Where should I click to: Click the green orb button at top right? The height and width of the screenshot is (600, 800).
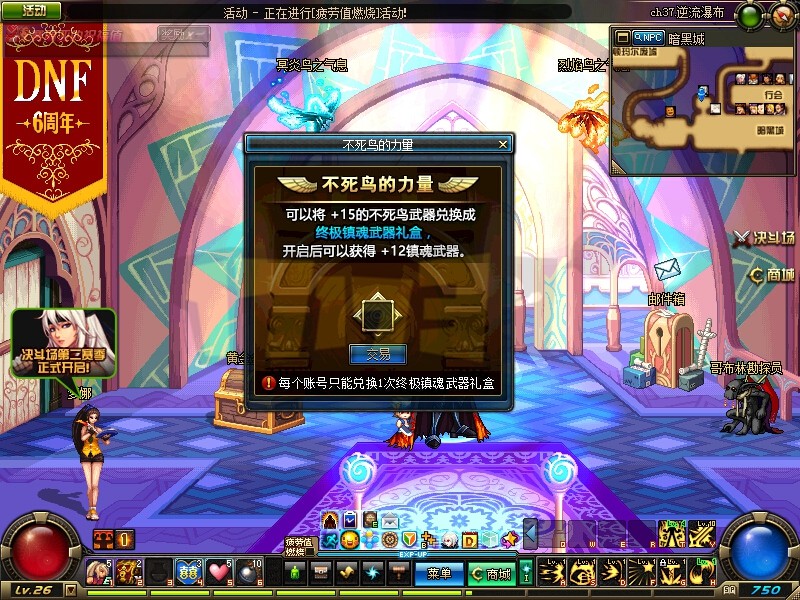pos(748,15)
